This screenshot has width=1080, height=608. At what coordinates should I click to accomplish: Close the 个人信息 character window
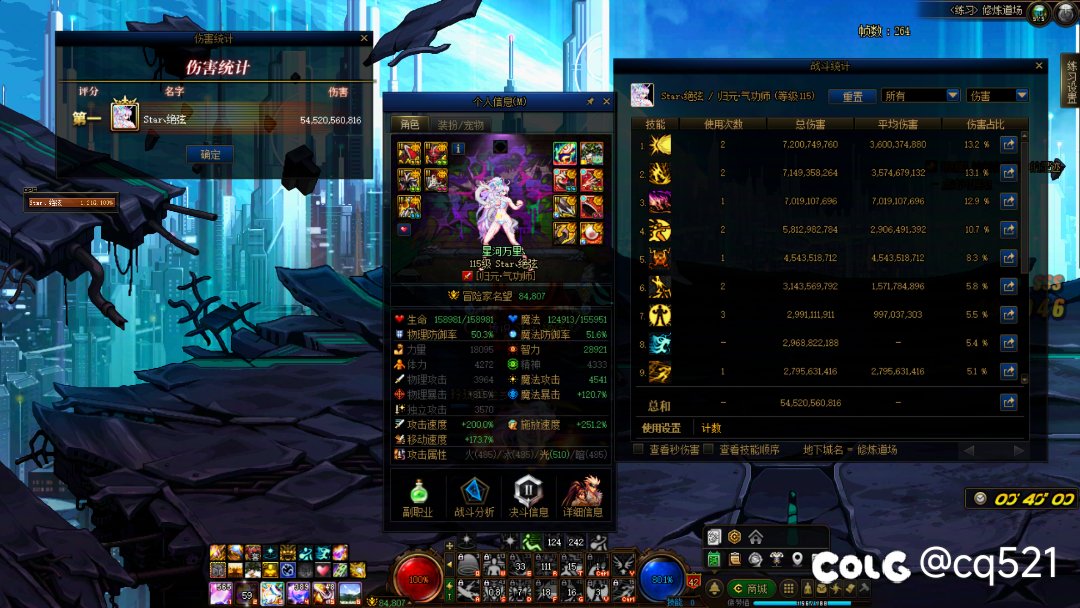[606, 101]
